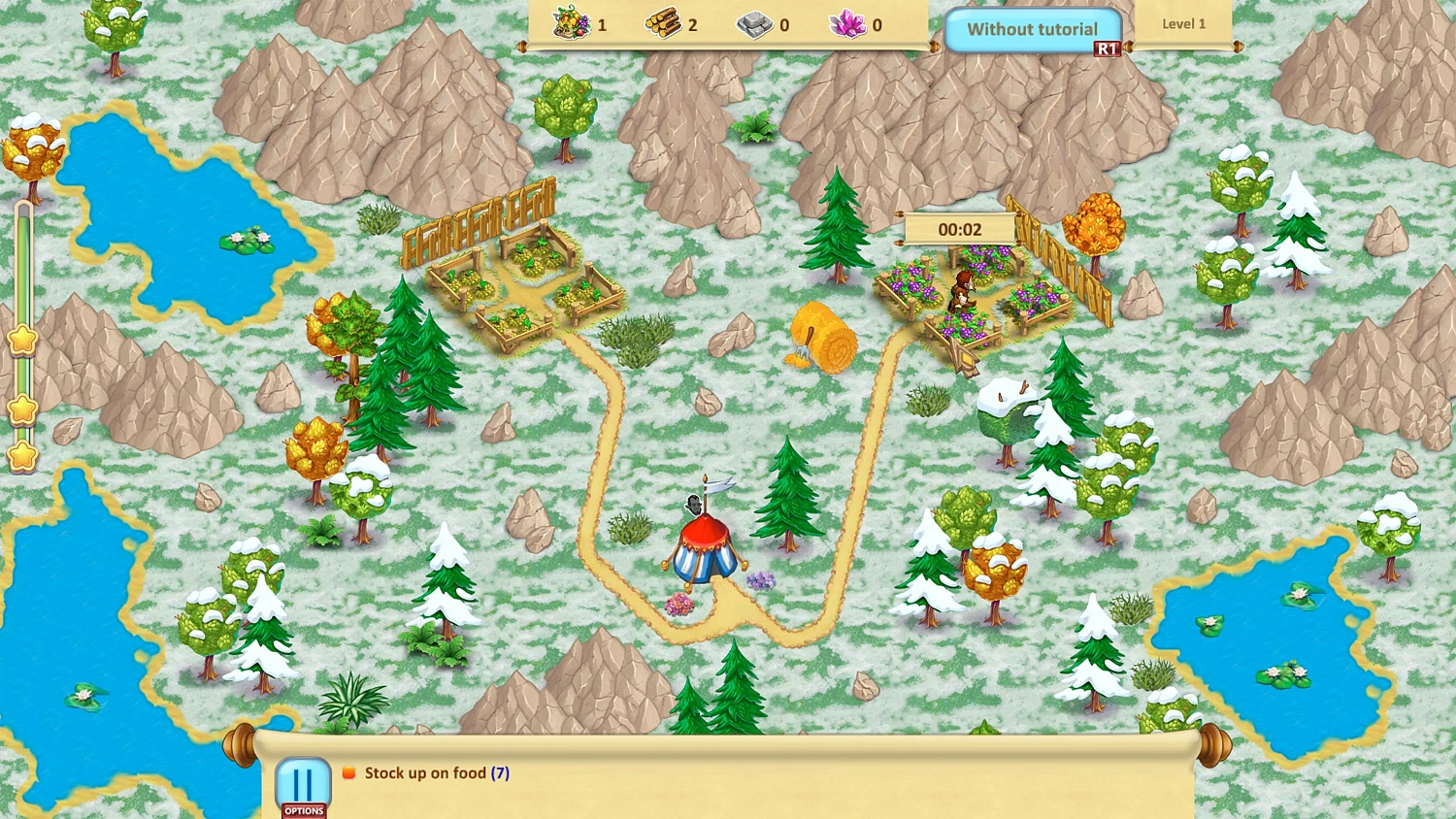The image size is (1456, 819).
Task: Click the Stock up on food objective
Action: pos(434,772)
